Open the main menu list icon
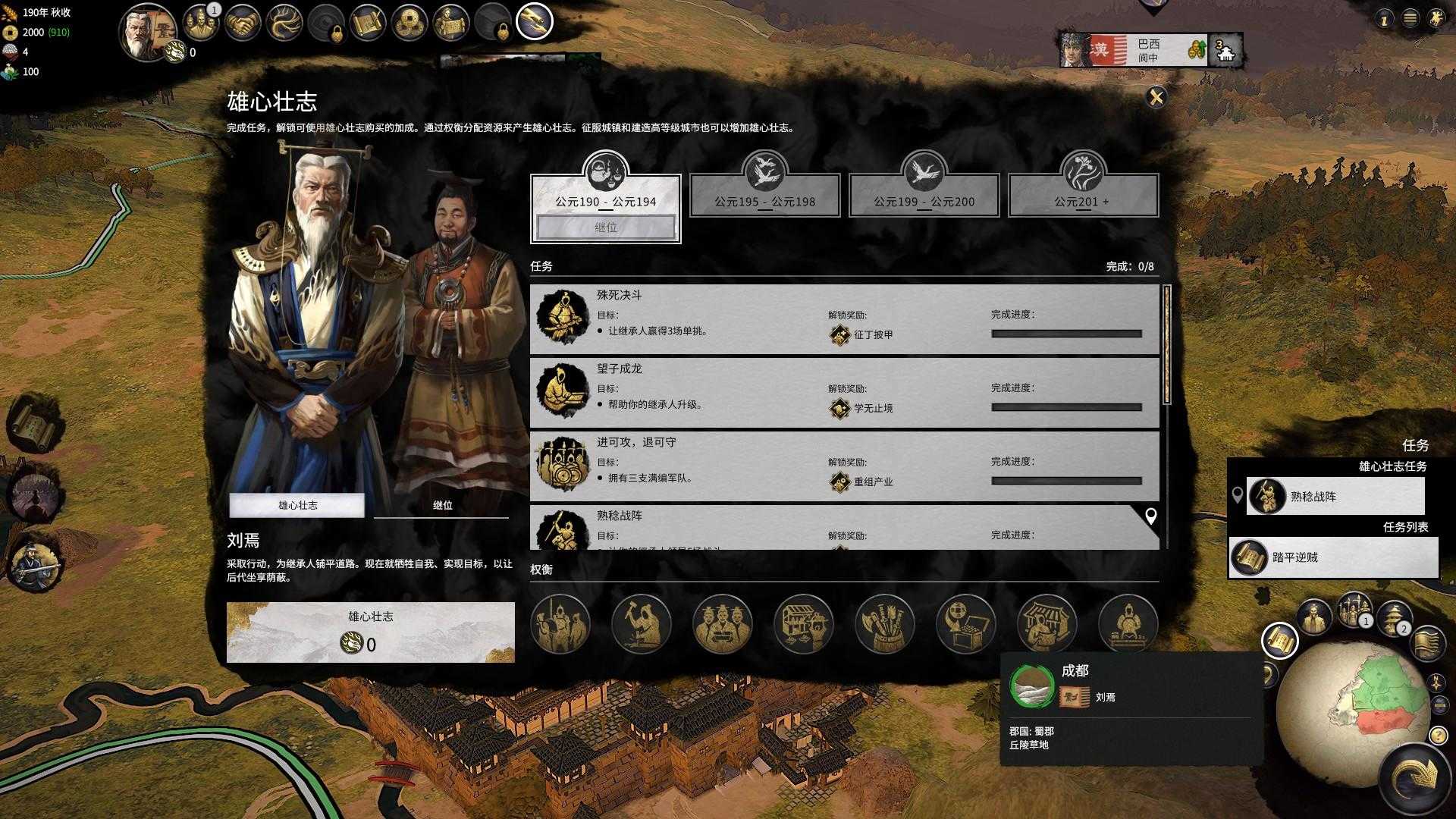1456x819 pixels. 1410,19
